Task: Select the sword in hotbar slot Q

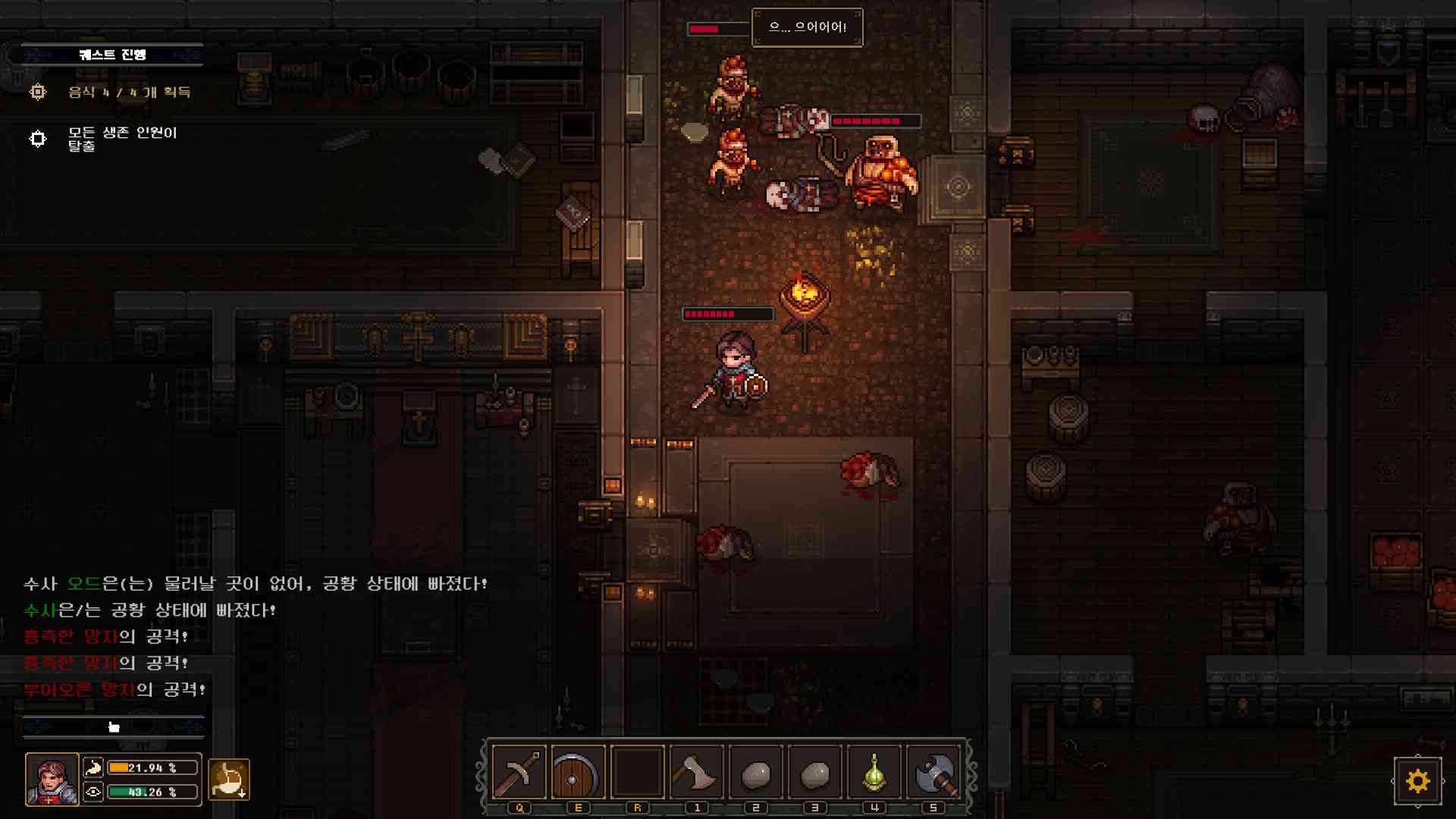Action: point(519,772)
